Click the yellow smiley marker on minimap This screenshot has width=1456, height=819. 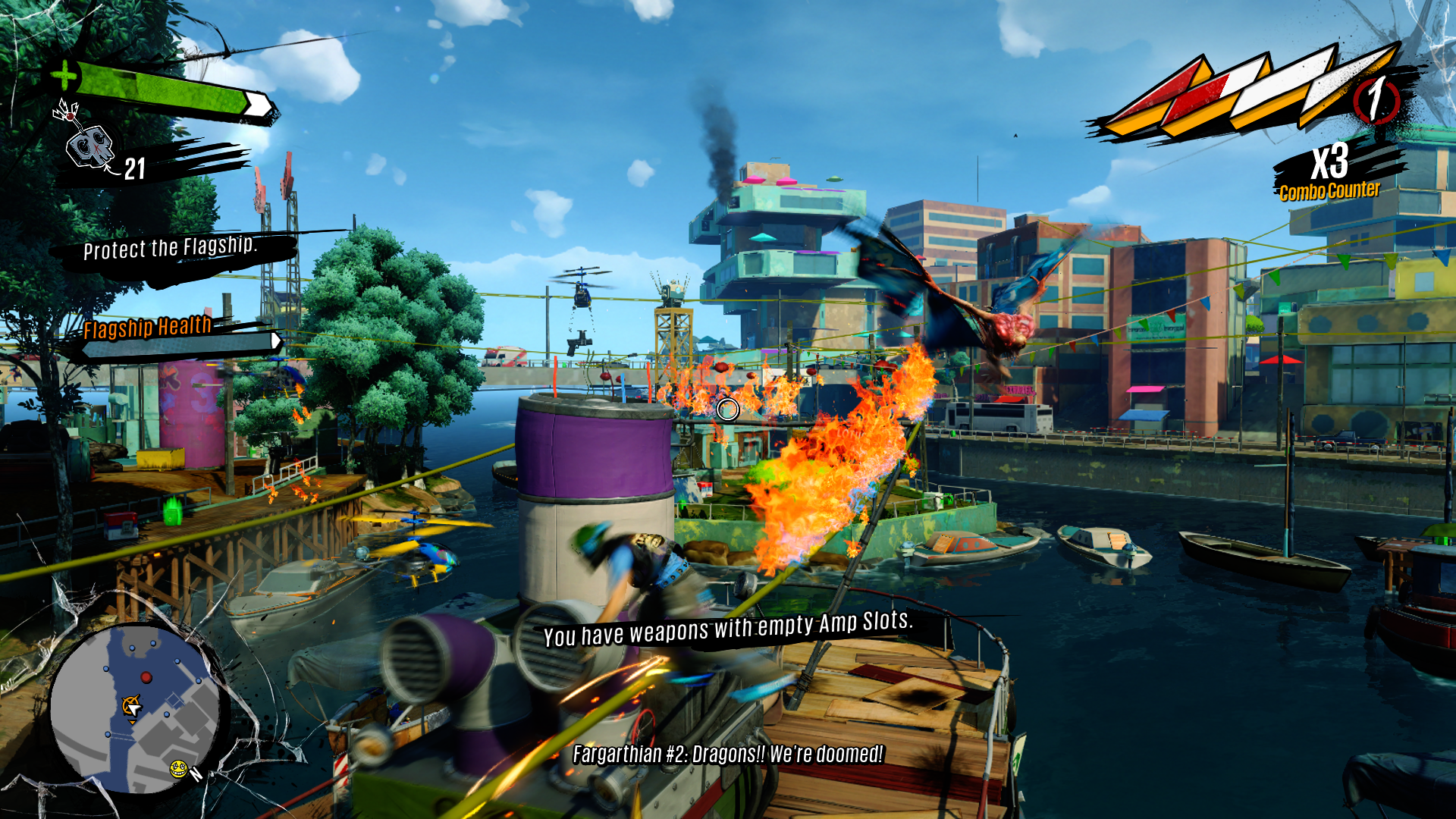(178, 769)
